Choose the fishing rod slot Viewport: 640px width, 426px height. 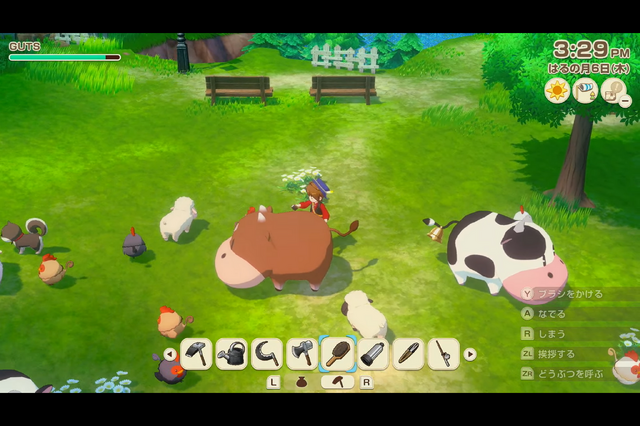[443, 354]
